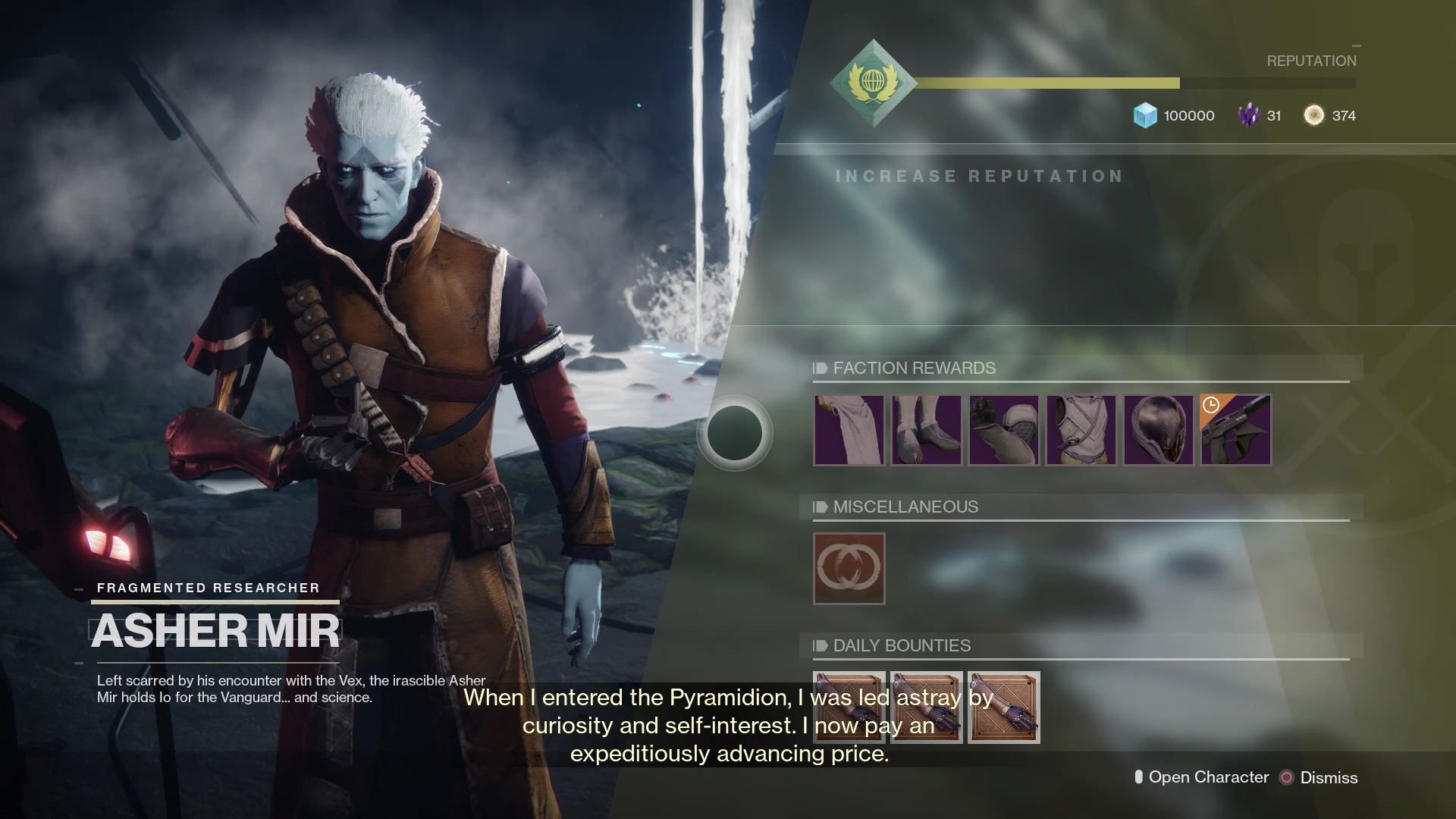The width and height of the screenshot is (1456, 819).
Task: Choose the gauntlets faction reward
Action: click(1003, 430)
